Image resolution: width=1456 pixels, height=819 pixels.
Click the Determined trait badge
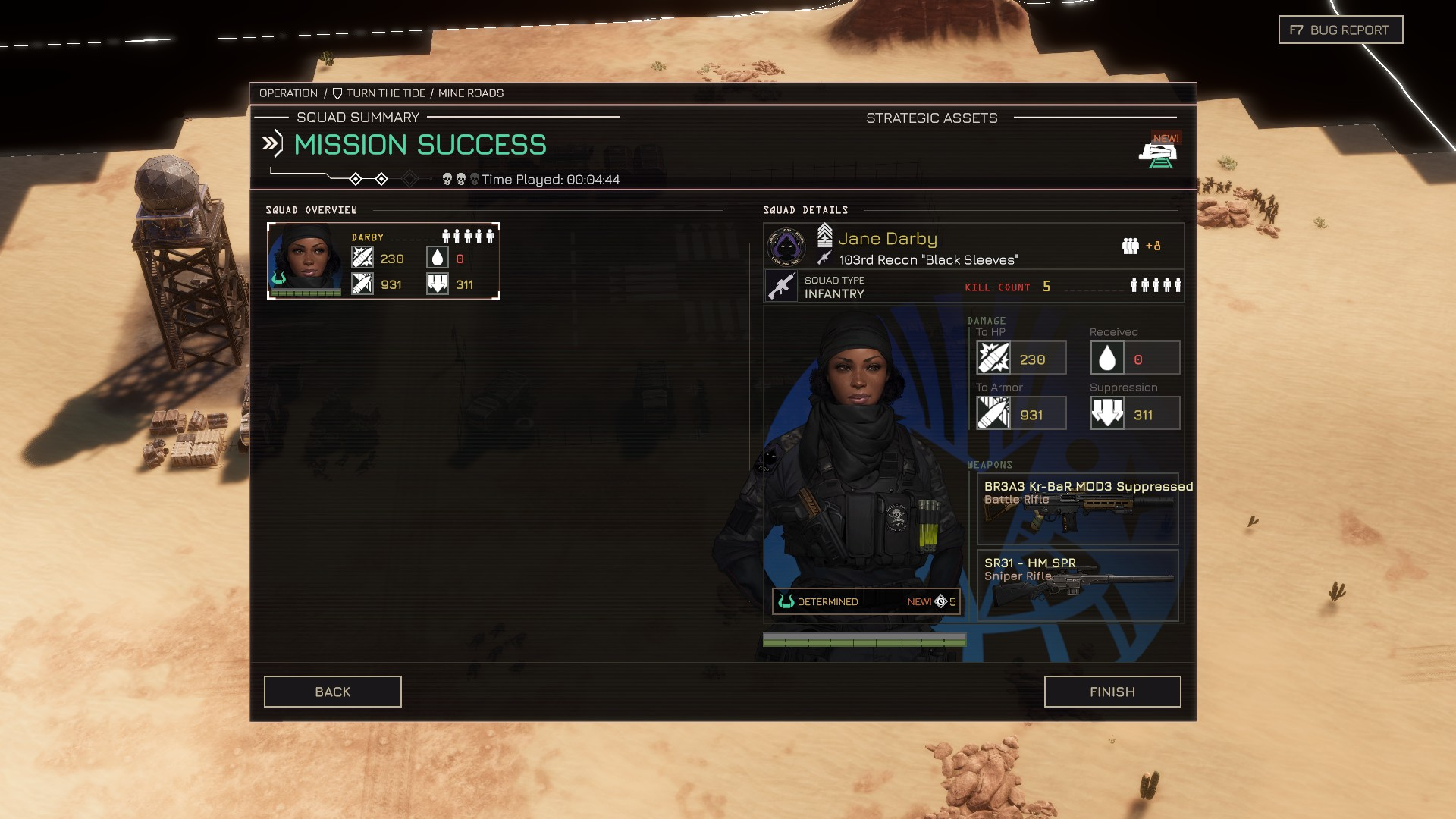point(865,601)
